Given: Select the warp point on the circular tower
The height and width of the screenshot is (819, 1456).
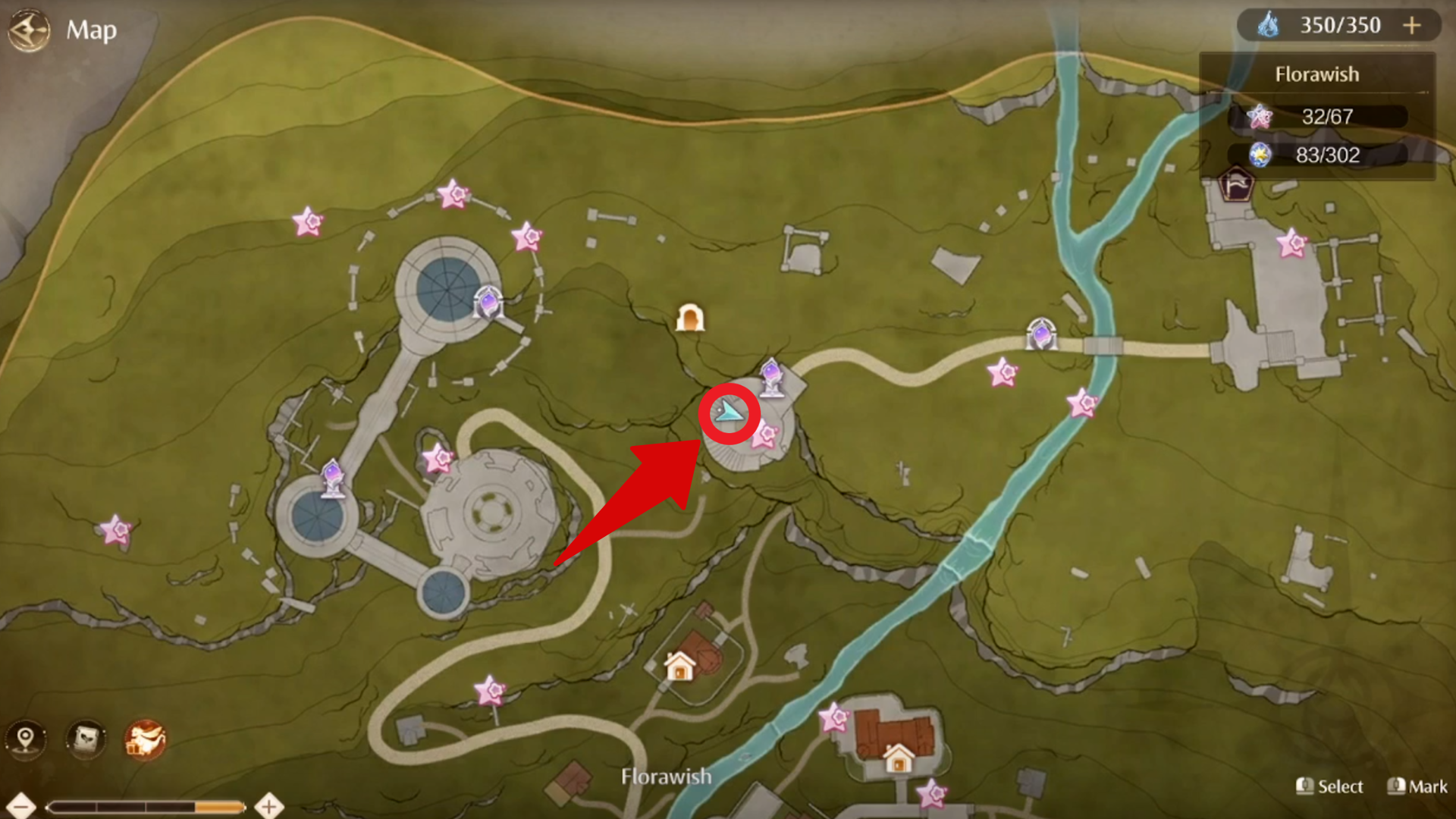Looking at the screenshot, I should (x=488, y=303).
